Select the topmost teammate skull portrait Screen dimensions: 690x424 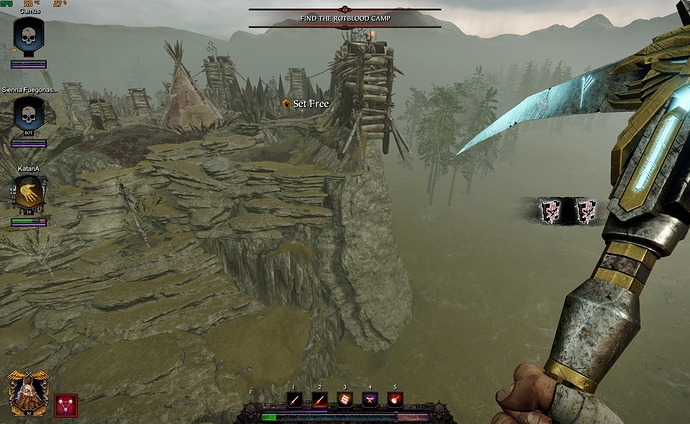tap(28, 35)
